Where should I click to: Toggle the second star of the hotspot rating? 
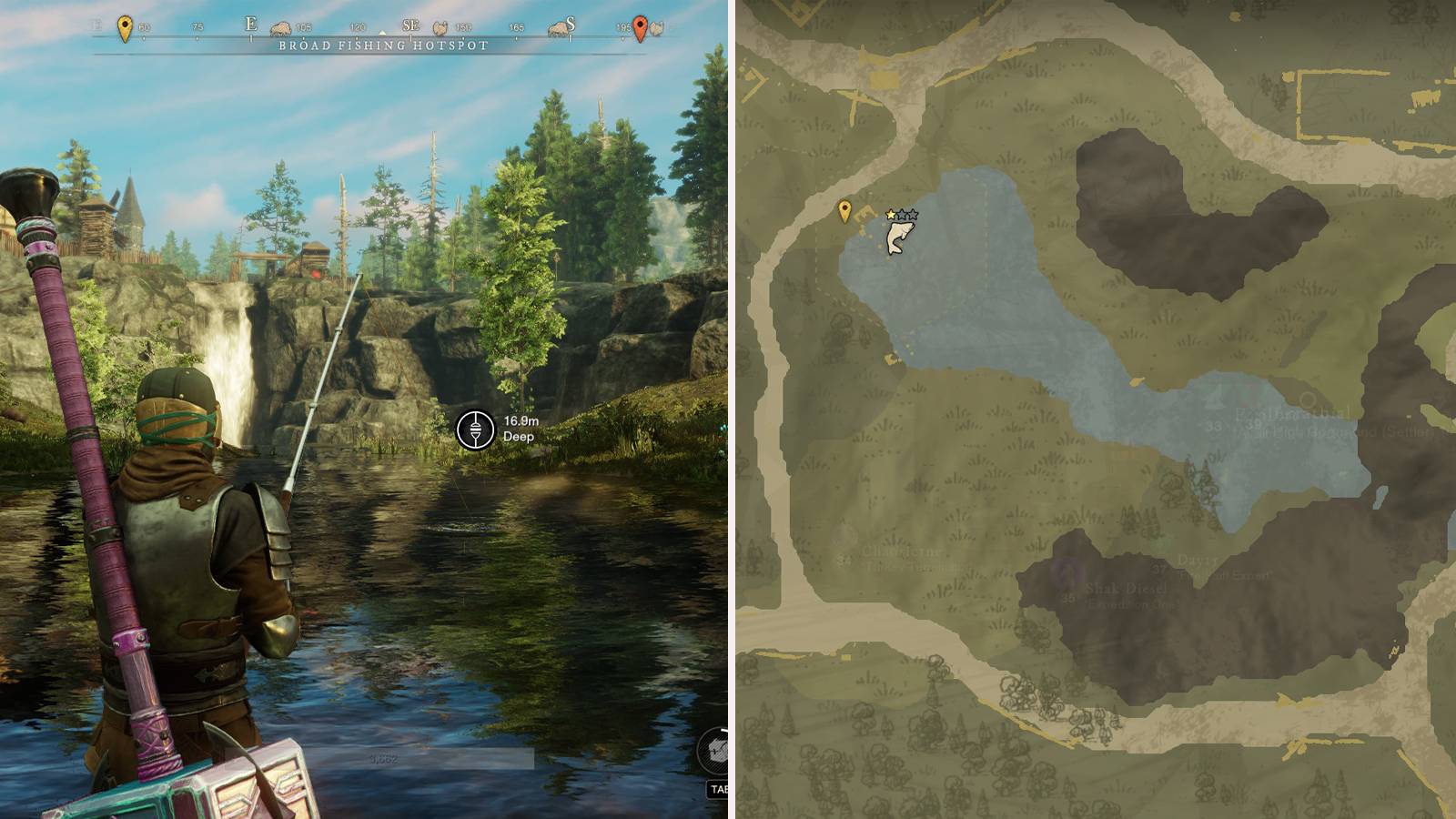coord(902,215)
